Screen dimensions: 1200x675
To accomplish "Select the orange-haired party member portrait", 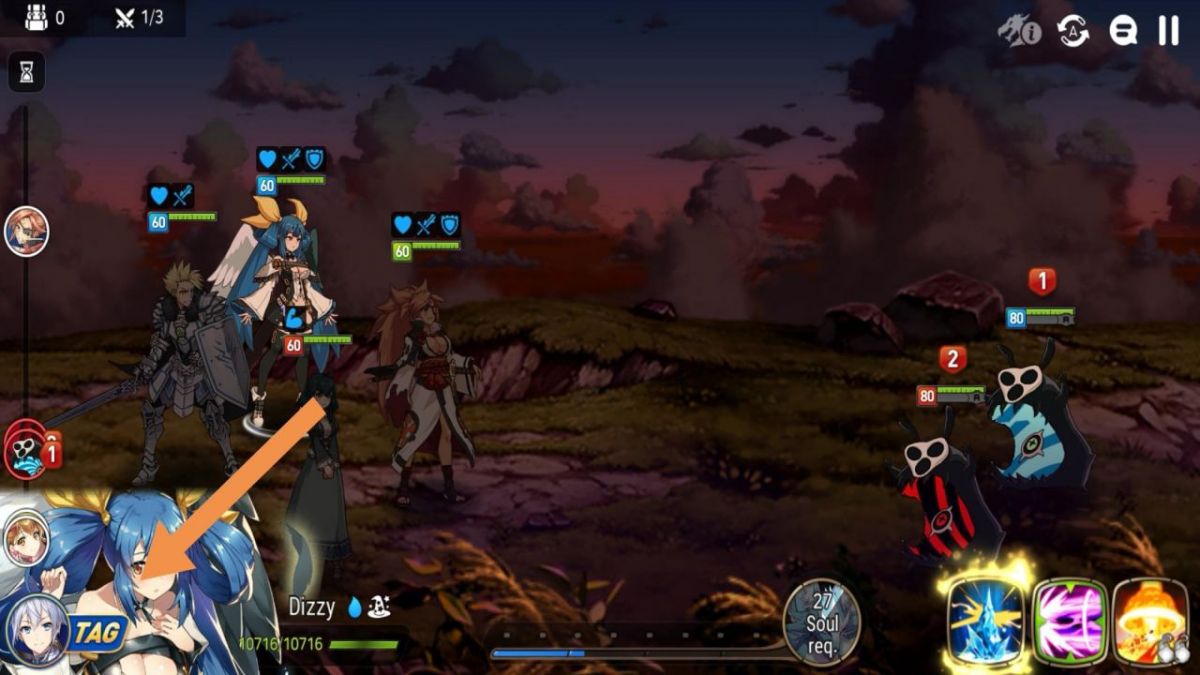I will tap(27, 538).
